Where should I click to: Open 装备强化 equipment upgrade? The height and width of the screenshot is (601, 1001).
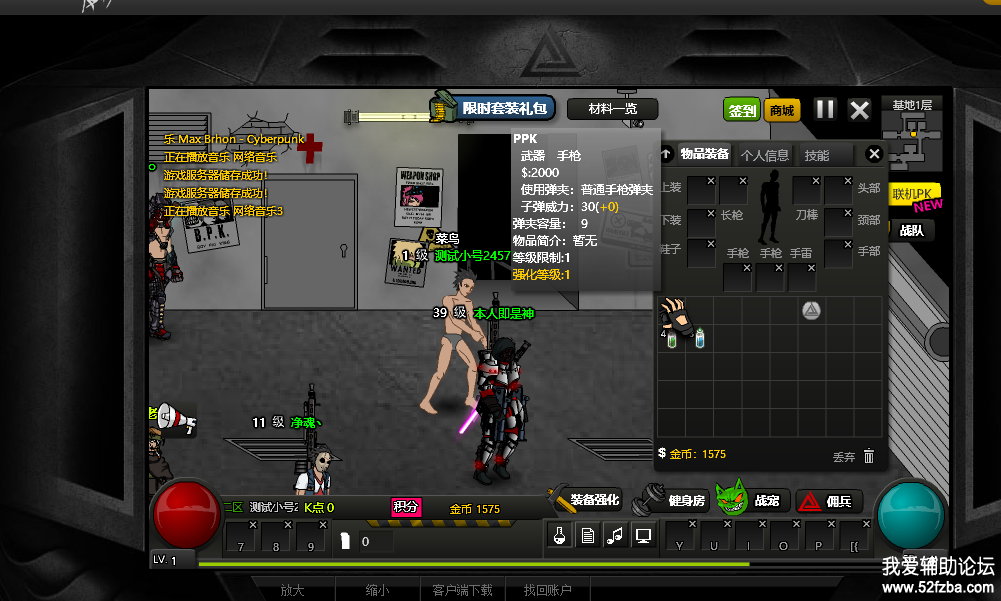click(x=585, y=500)
